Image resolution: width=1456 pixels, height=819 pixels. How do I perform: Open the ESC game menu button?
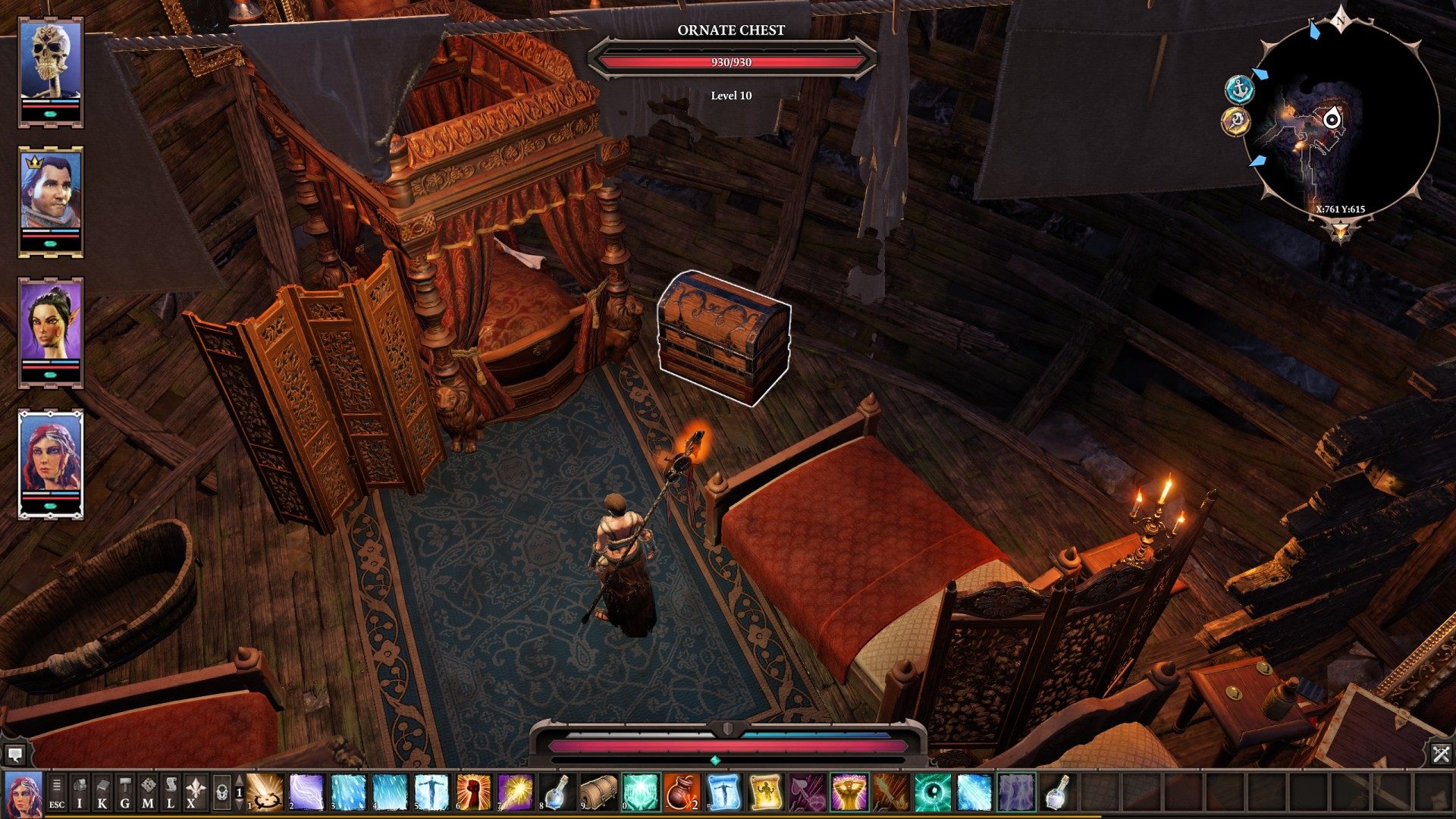[x=57, y=792]
